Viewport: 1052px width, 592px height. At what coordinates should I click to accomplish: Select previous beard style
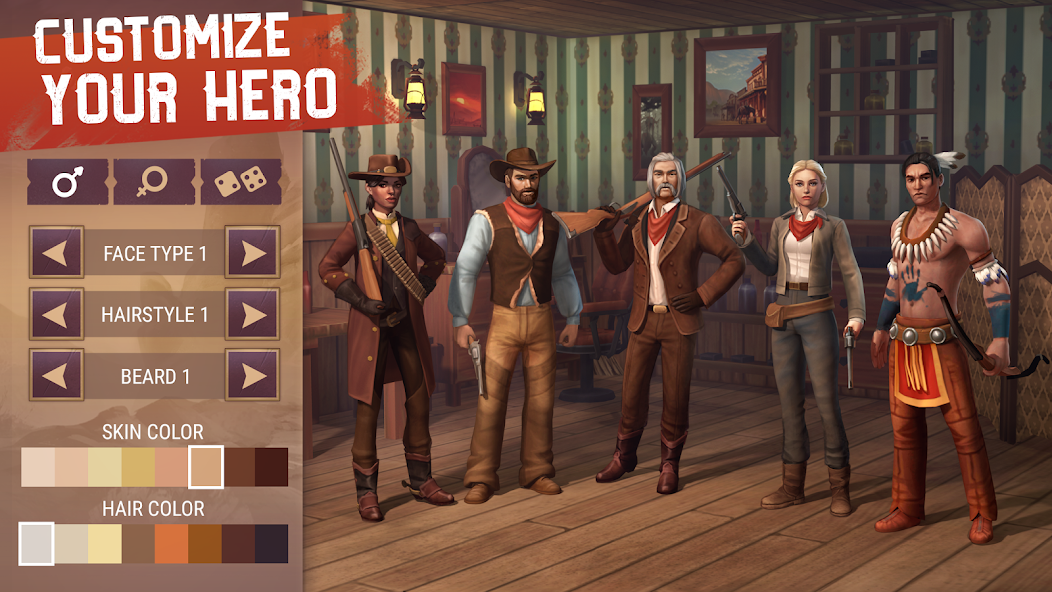56,376
